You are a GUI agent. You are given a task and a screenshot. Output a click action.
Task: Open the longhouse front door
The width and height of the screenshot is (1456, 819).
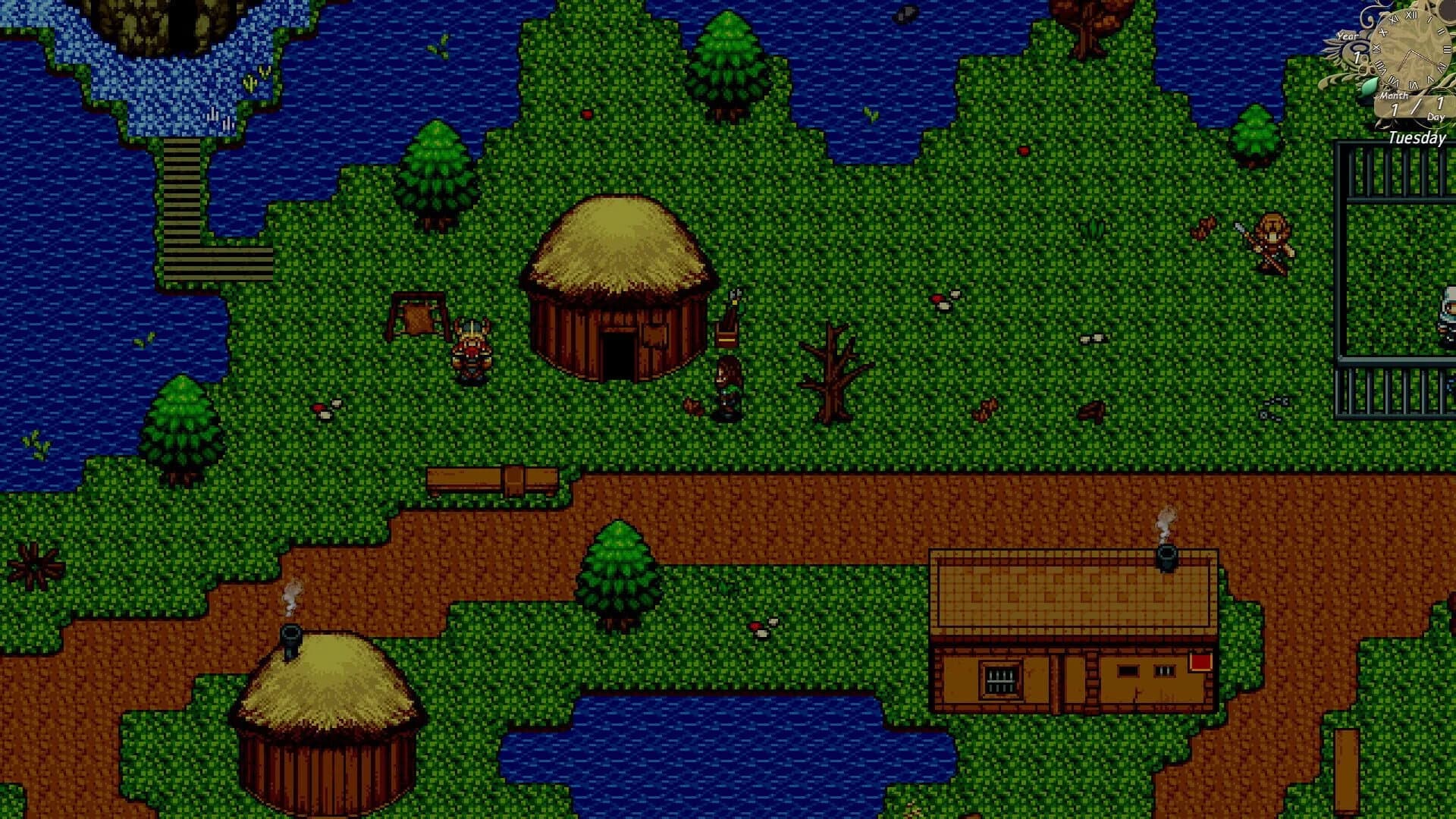click(1075, 682)
